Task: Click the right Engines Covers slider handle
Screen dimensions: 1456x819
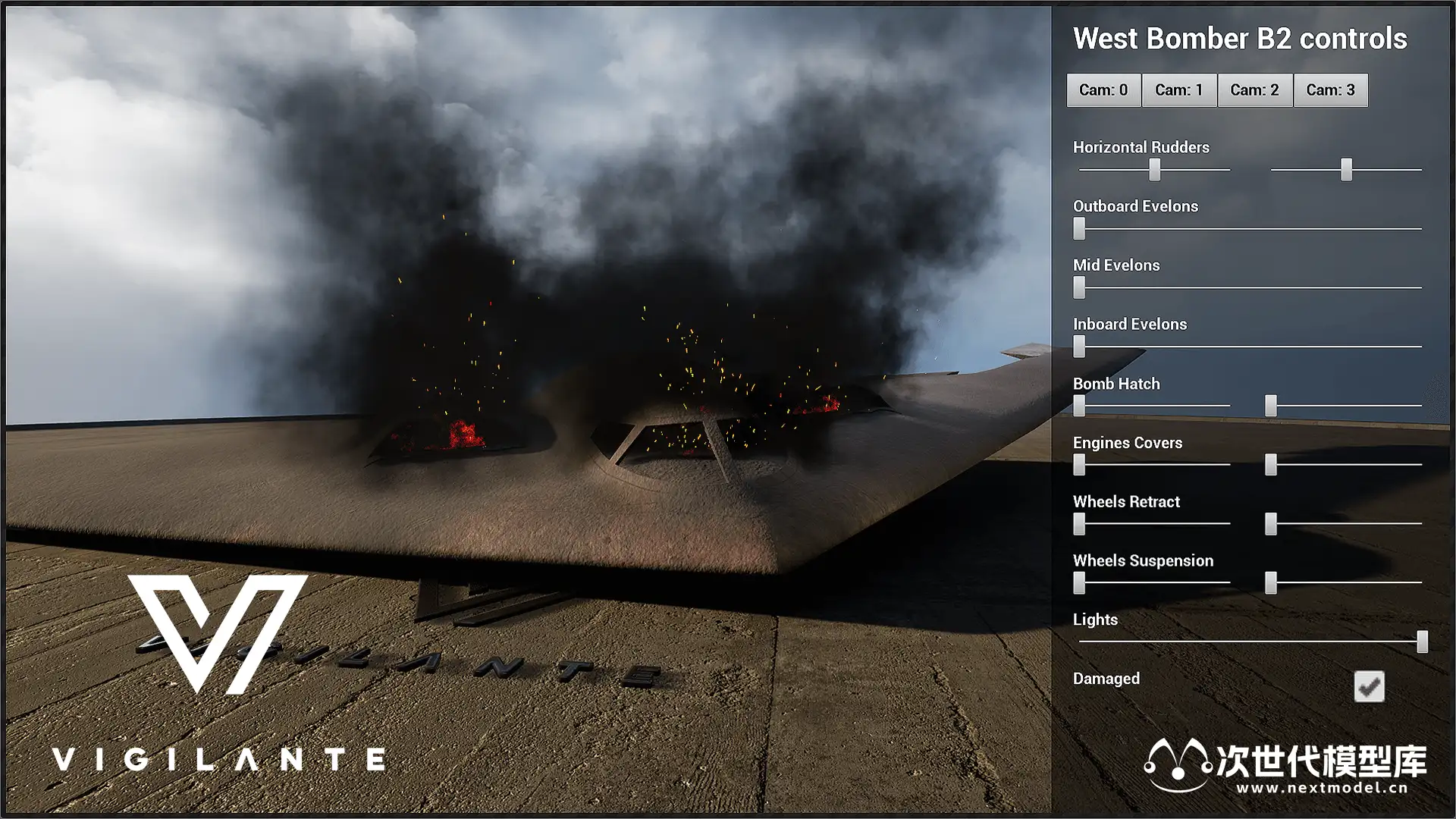Action: (1271, 465)
